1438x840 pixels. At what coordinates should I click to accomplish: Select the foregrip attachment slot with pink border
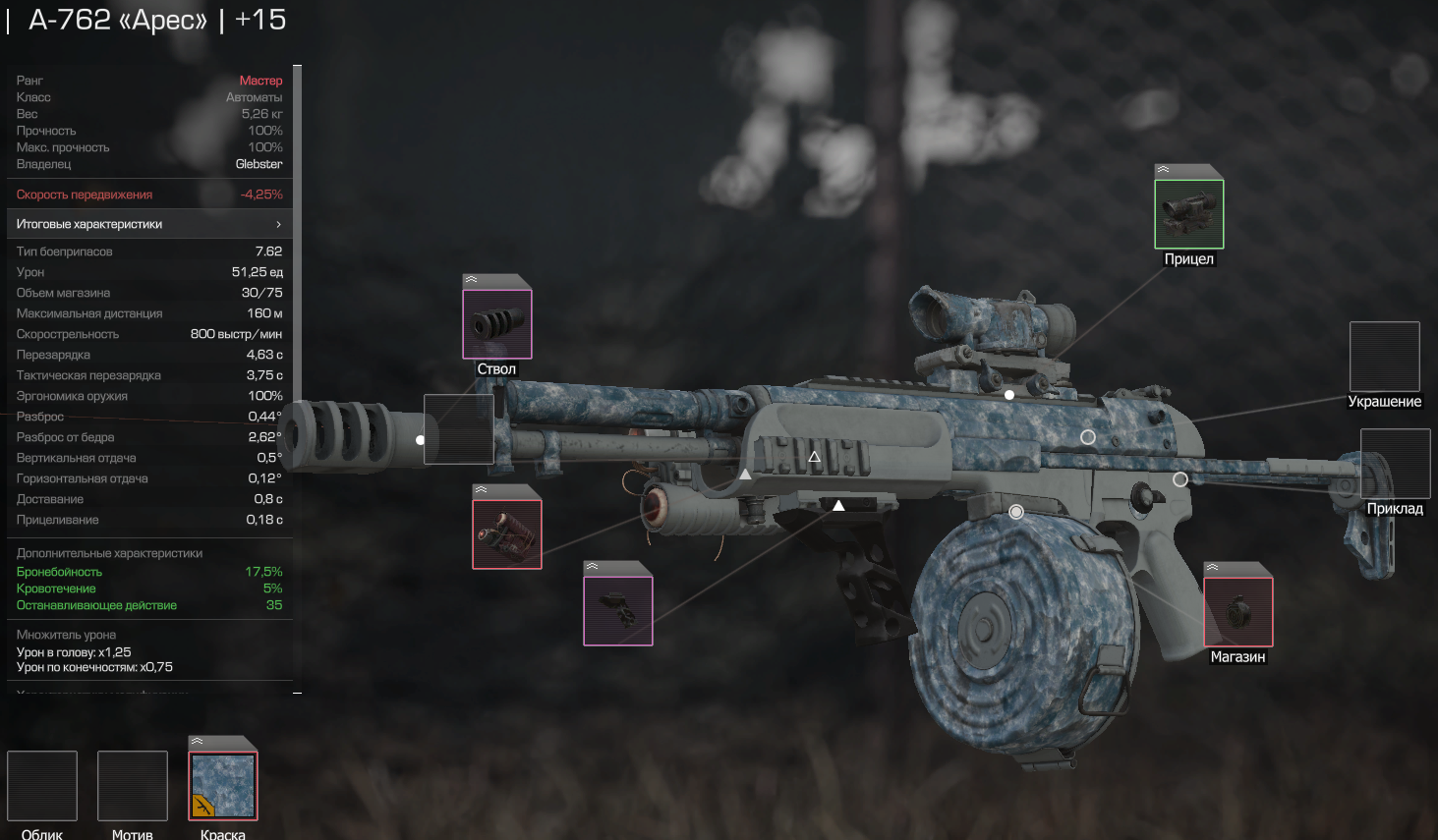coord(618,611)
